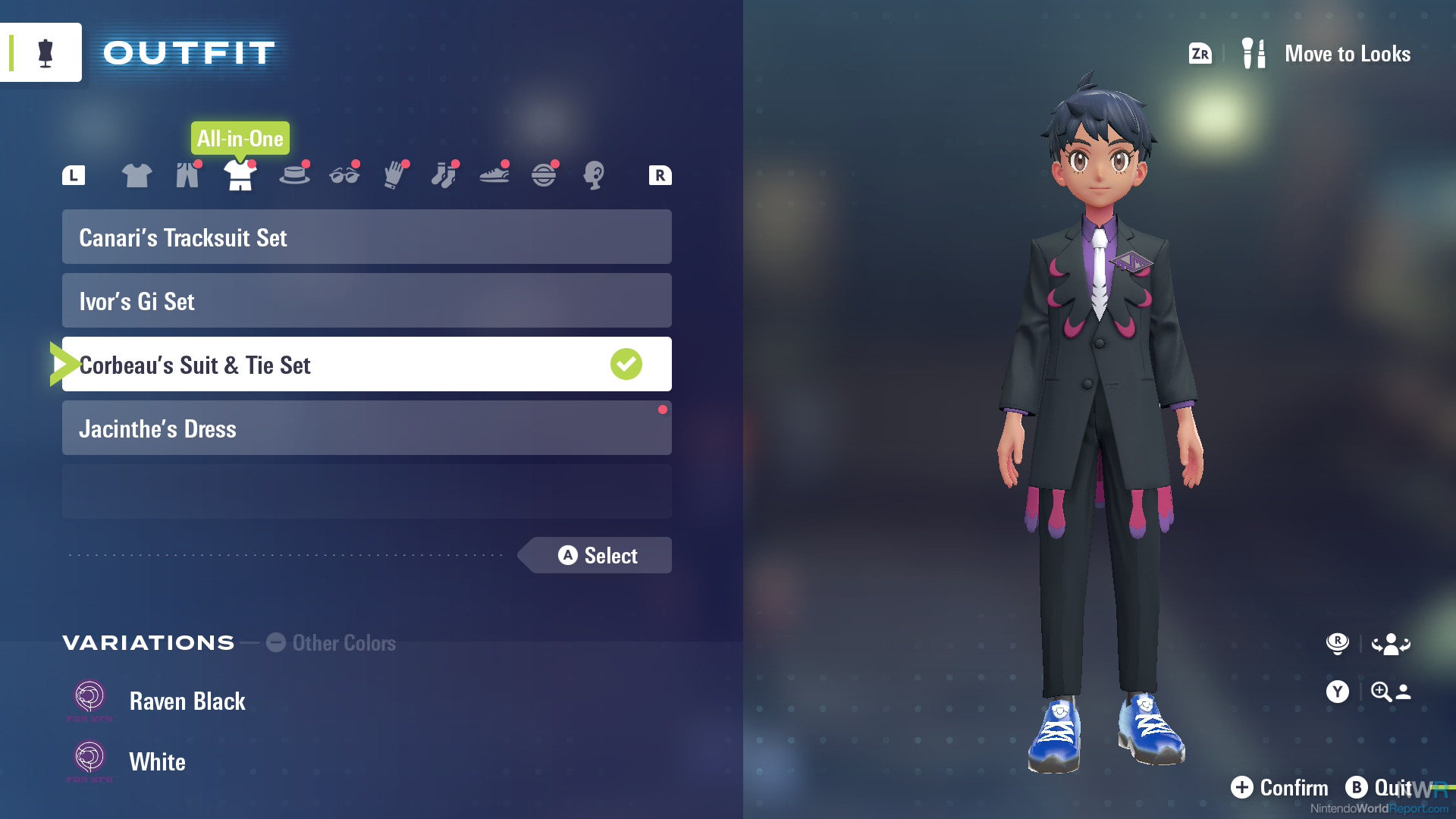Viewport: 1456px width, 819px height.
Task: Quit the outfit menu
Action: pyautogui.click(x=1380, y=788)
